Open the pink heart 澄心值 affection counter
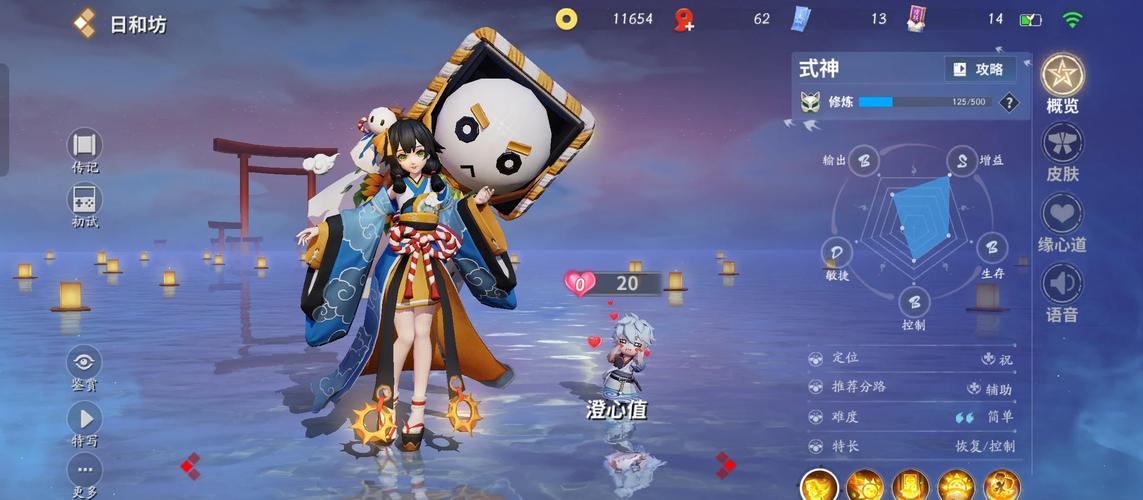The width and height of the screenshot is (1143, 500). click(580, 284)
